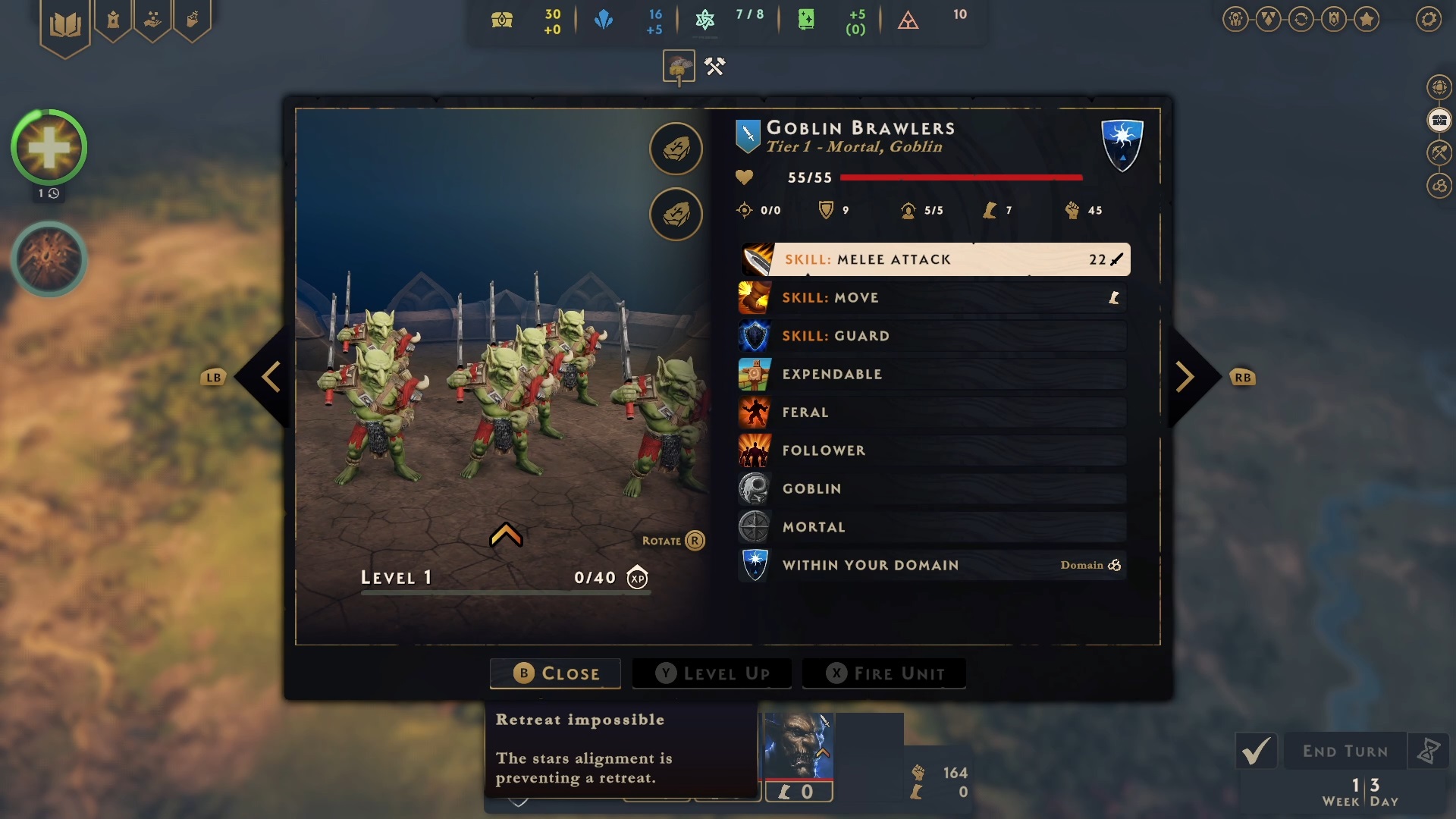Select the Expendable trait row
1456x819 pixels.
(932, 375)
